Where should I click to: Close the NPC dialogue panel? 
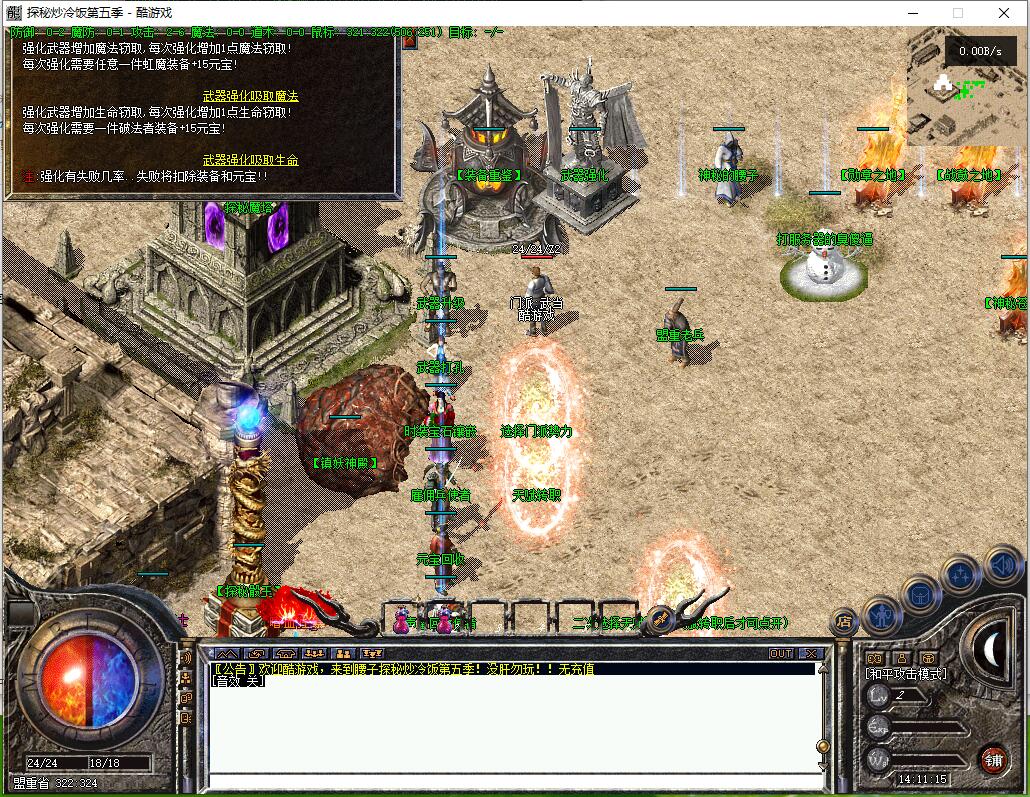391,36
